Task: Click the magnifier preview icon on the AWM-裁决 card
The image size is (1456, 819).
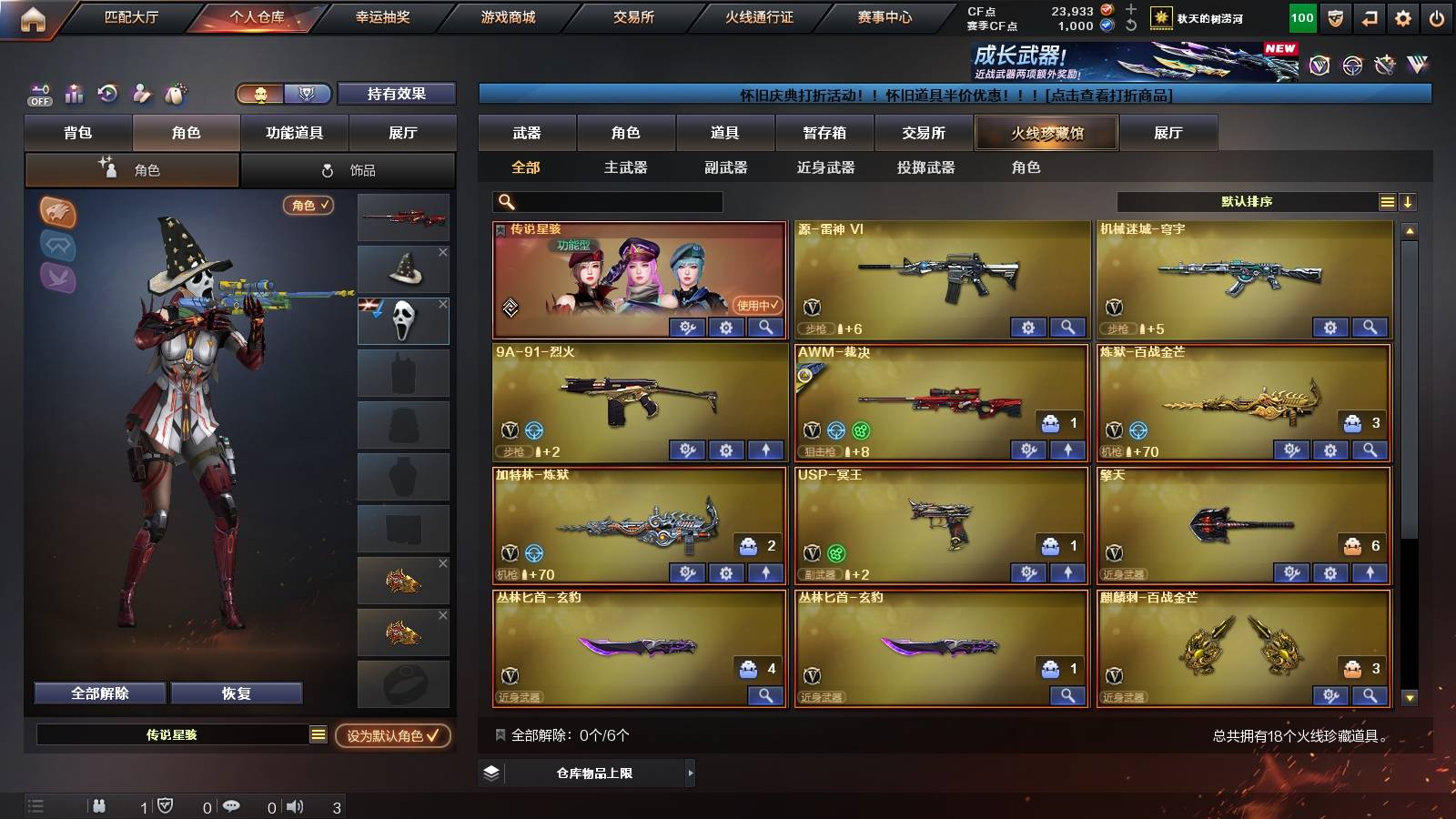Action: coord(1068,450)
